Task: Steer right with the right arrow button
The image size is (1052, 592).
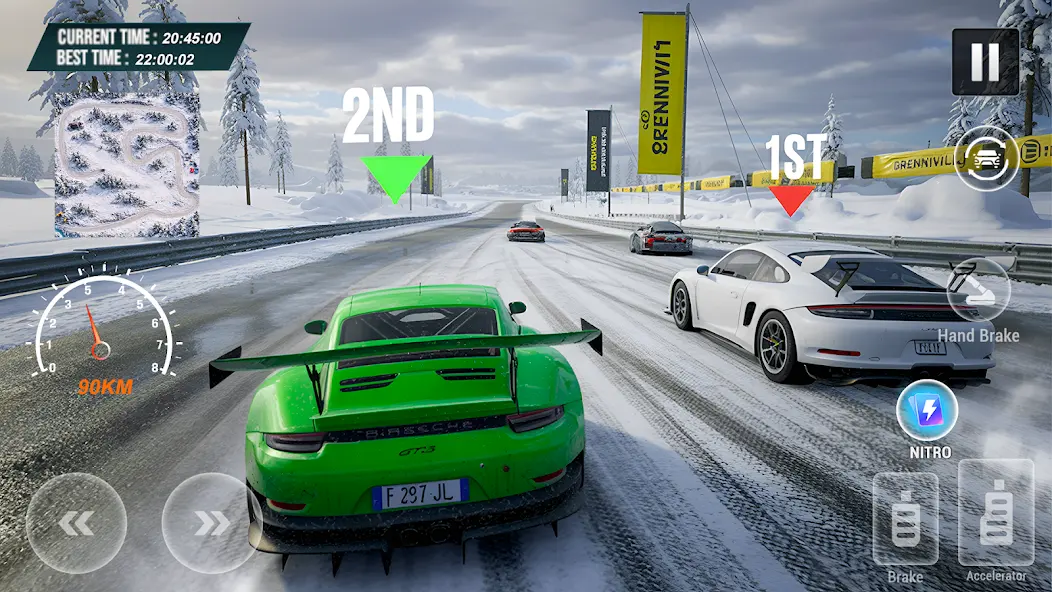Action: click(x=211, y=523)
